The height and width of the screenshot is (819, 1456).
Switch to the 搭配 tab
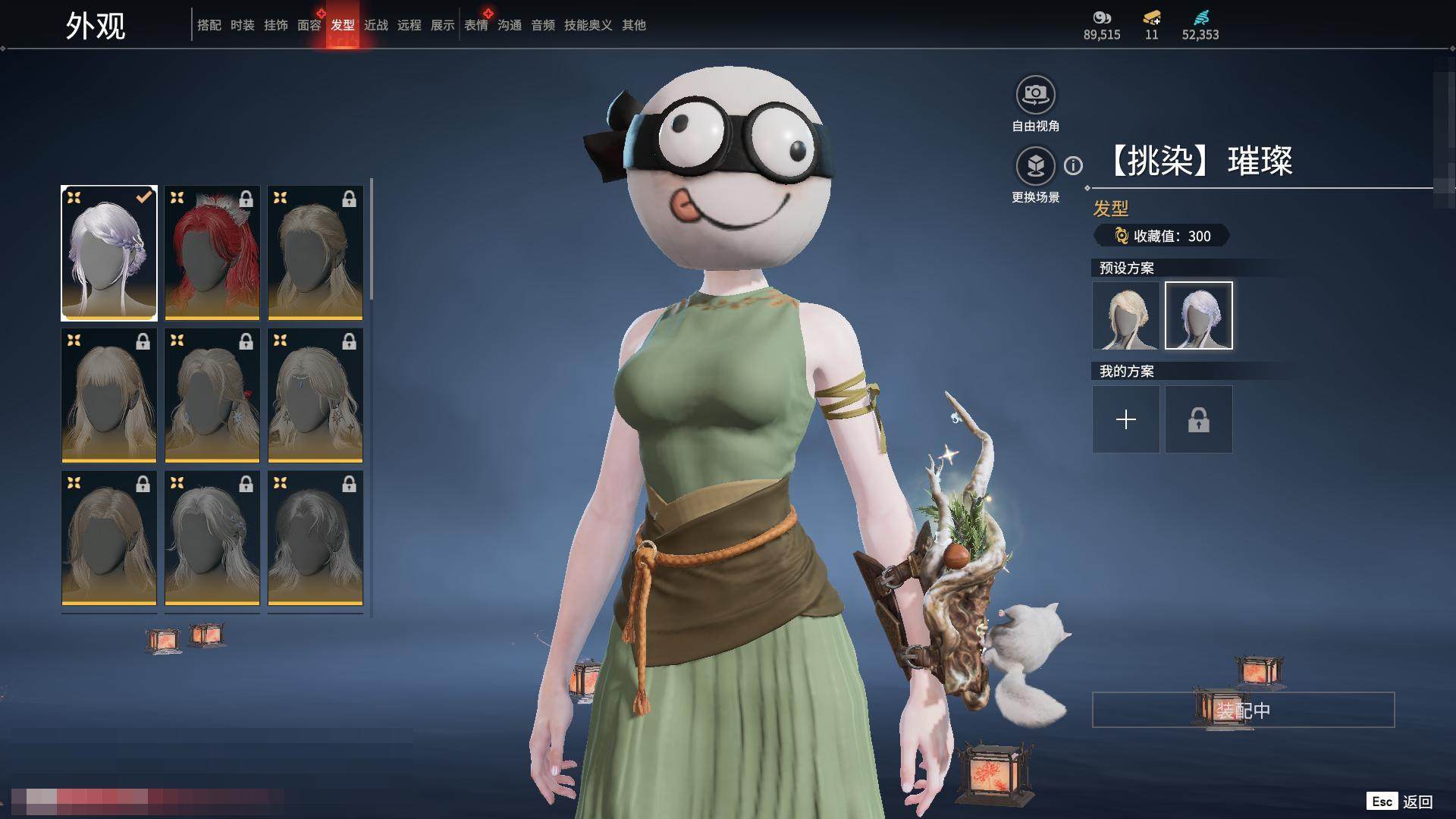tap(209, 25)
